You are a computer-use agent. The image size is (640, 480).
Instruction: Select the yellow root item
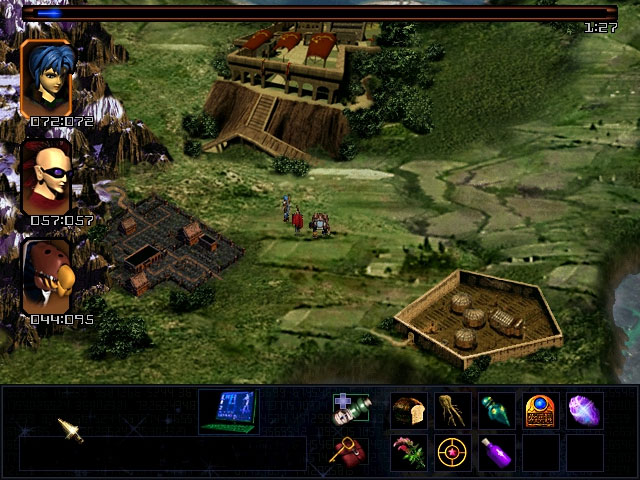coord(452,410)
